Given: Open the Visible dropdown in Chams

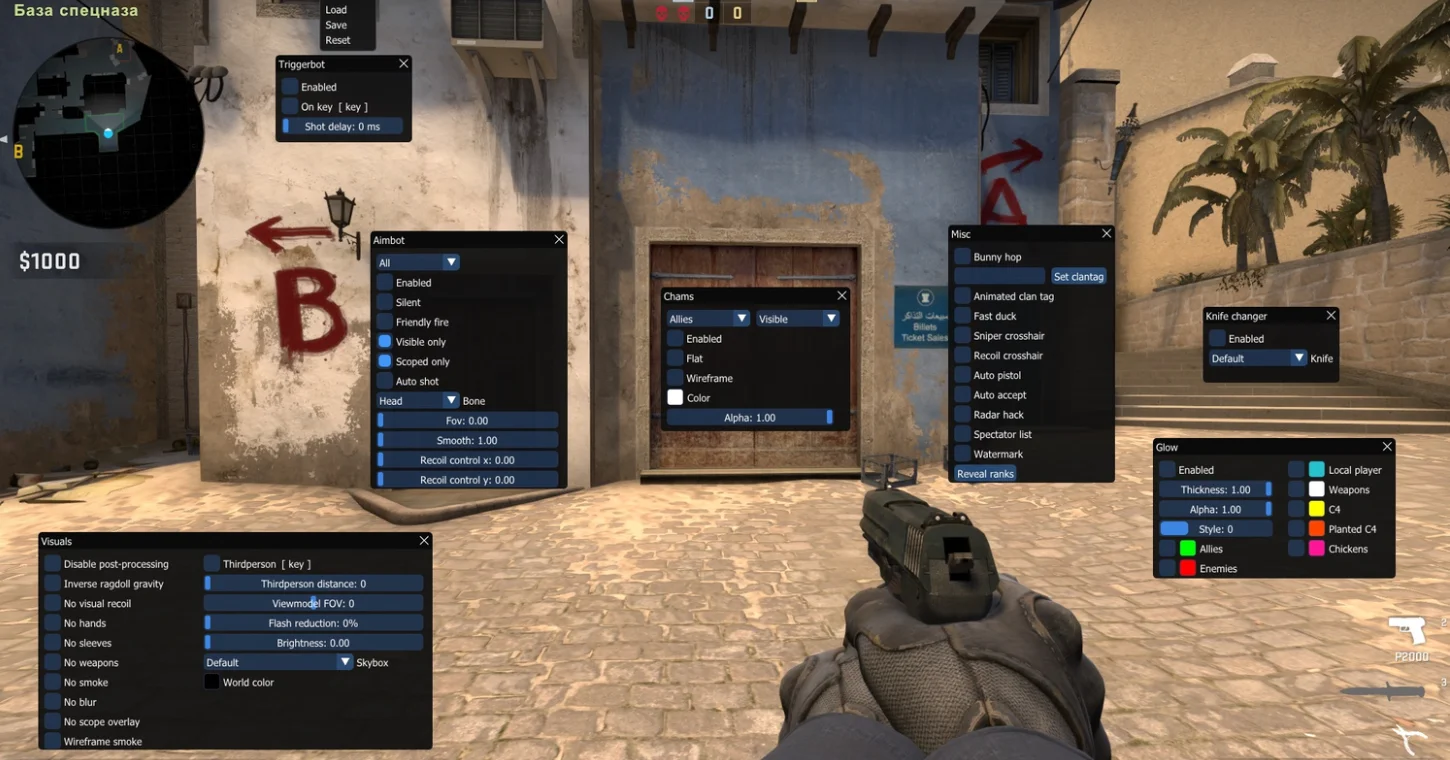Looking at the screenshot, I should tap(797, 319).
